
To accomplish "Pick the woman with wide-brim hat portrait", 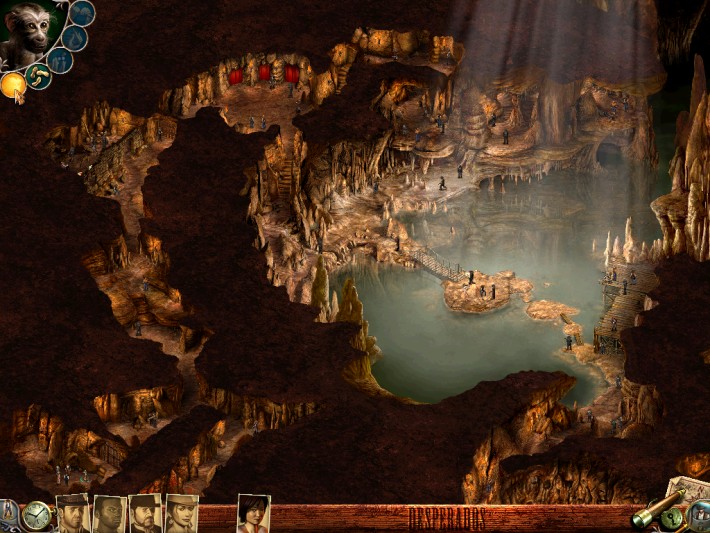I will [181, 514].
